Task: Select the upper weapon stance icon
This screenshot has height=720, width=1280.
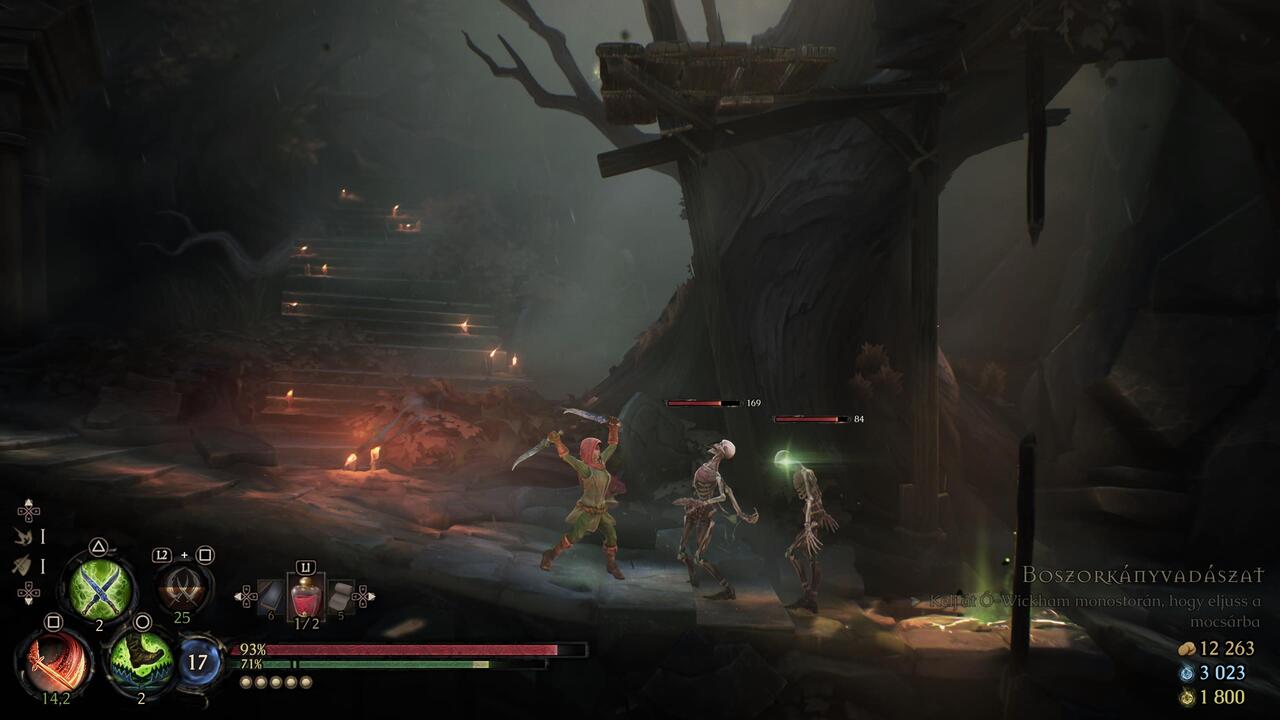Action: tap(21, 537)
